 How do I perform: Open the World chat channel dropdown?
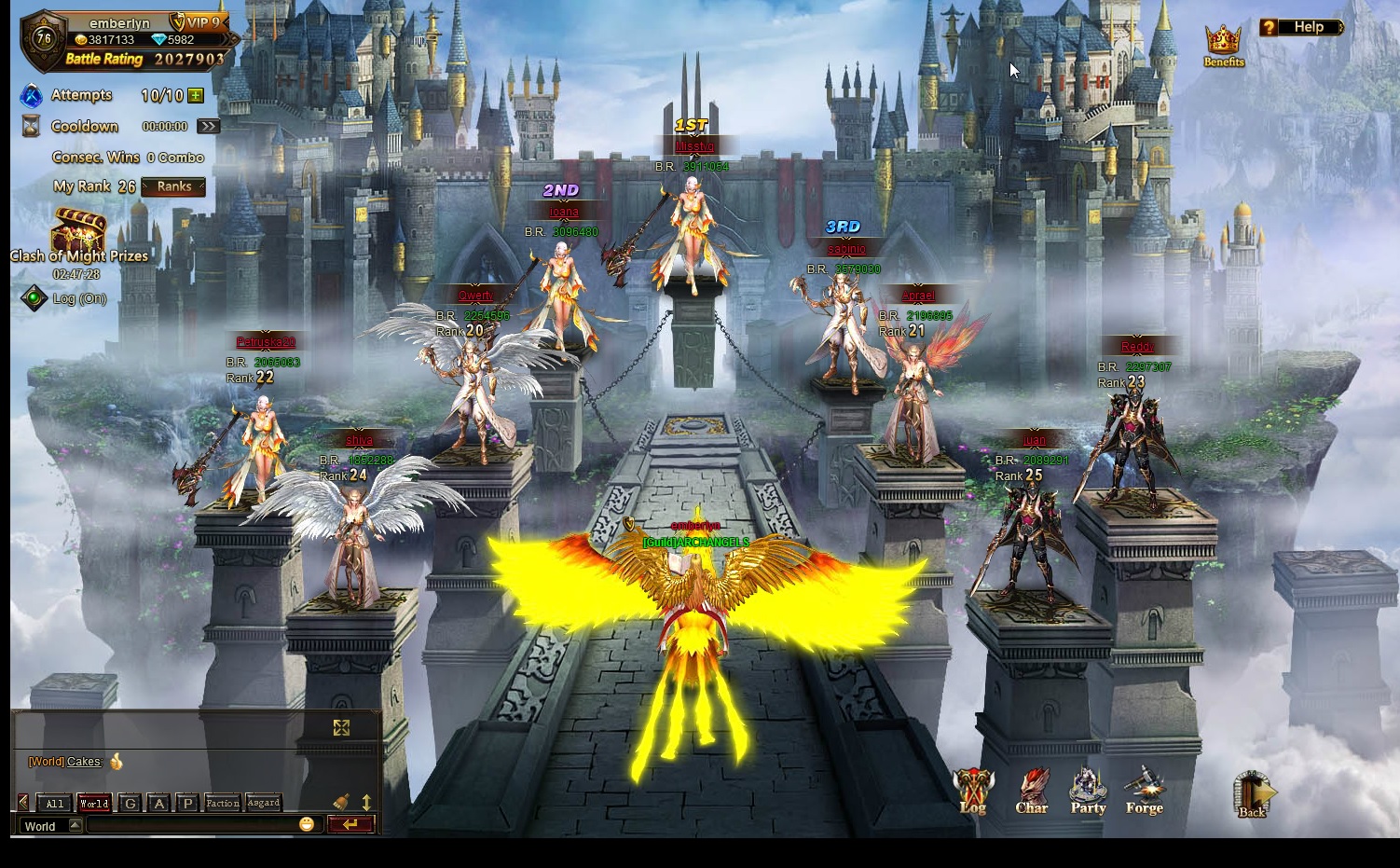[x=75, y=825]
